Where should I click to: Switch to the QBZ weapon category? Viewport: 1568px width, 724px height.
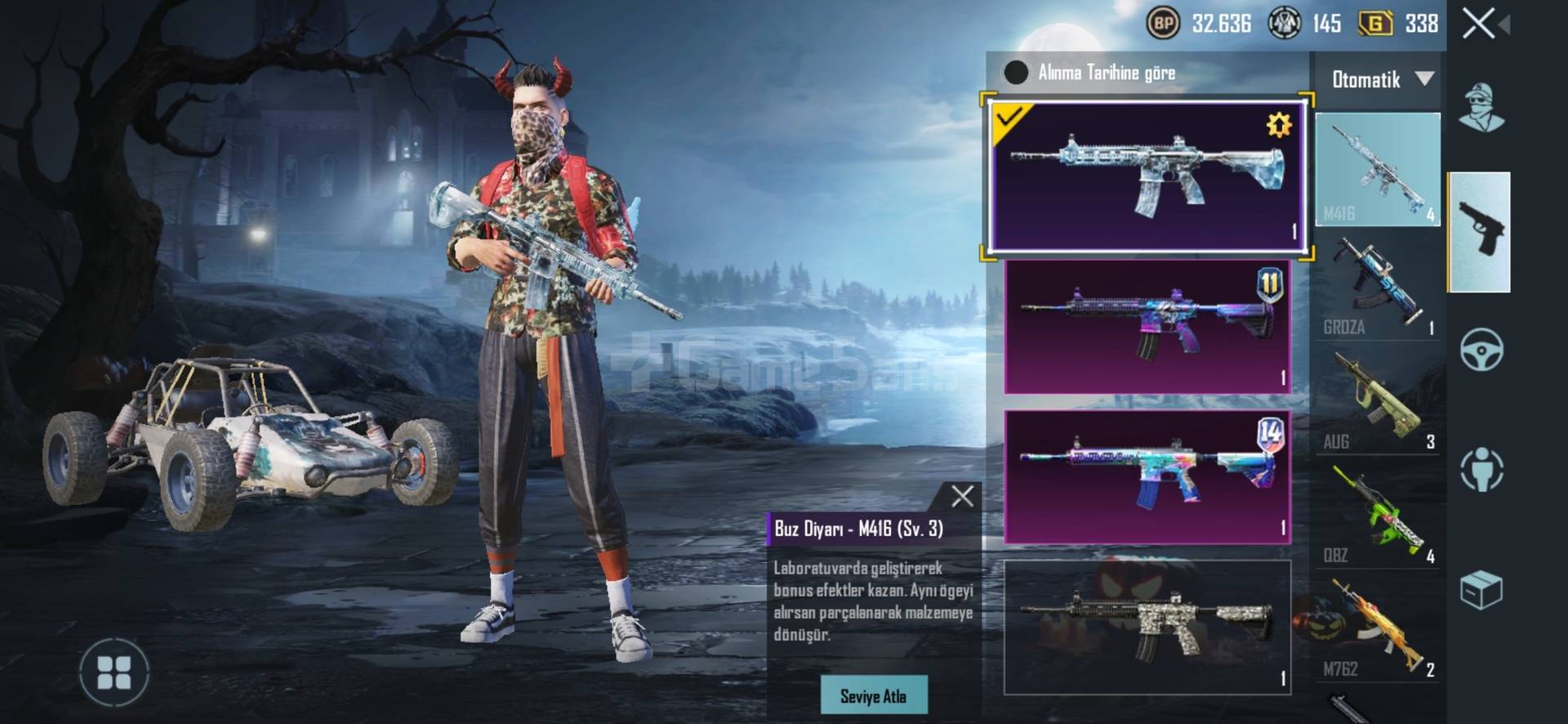tap(1378, 513)
